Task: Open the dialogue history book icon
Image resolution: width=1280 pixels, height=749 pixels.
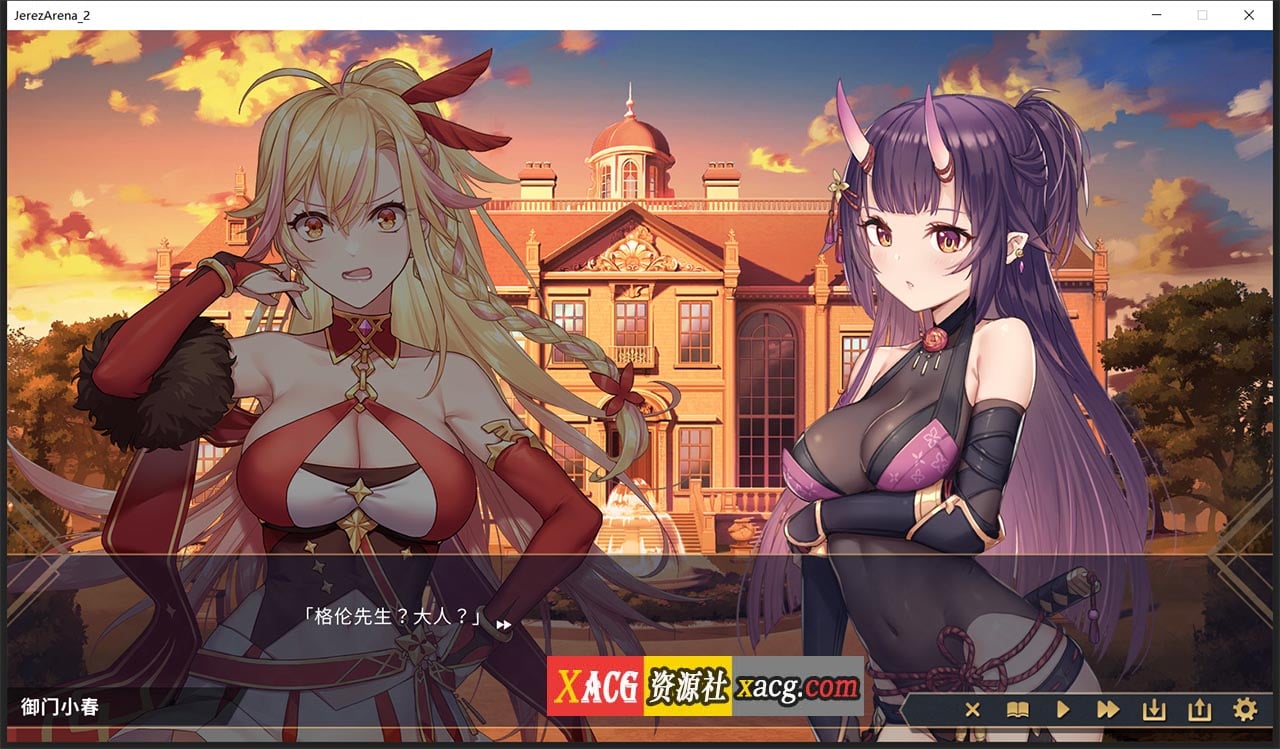Action: coord(1017,710)
